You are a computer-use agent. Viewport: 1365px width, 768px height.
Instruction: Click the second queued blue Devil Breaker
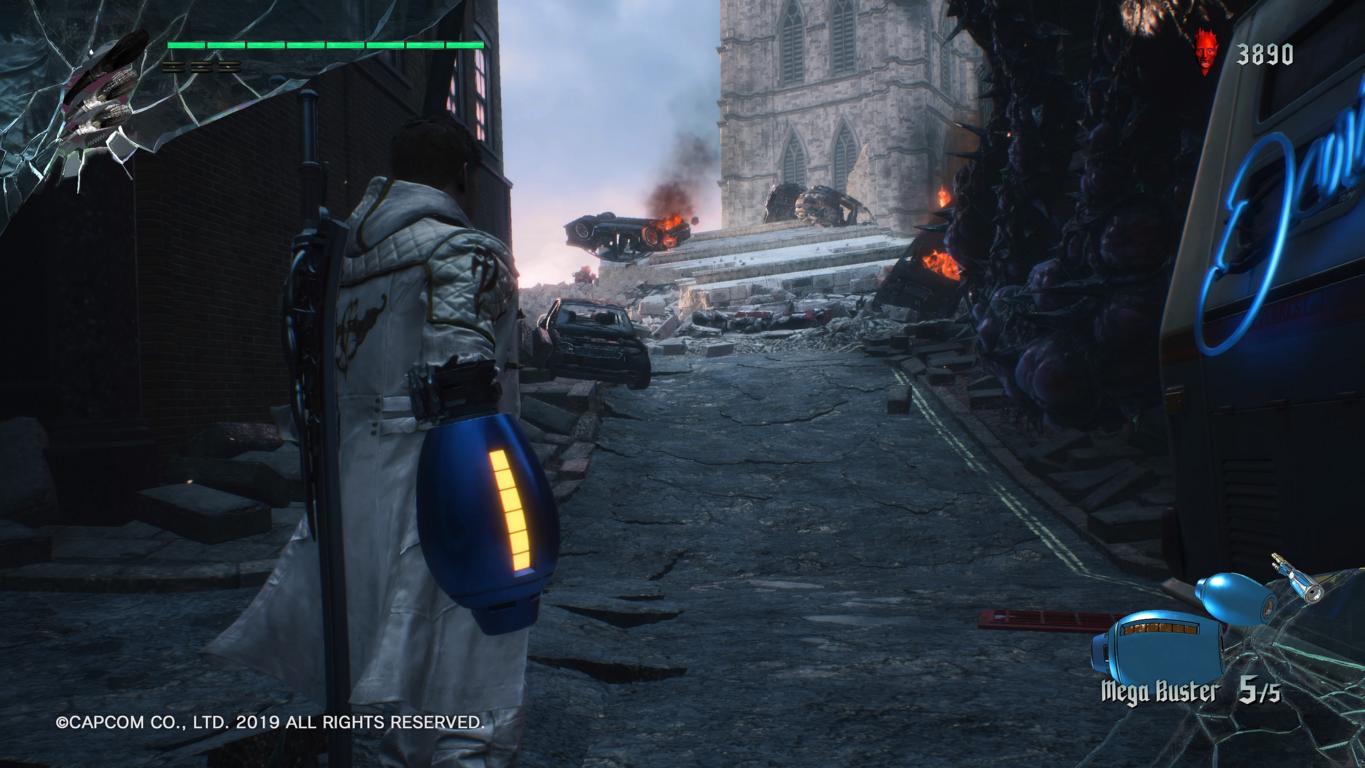(1235, 597)
